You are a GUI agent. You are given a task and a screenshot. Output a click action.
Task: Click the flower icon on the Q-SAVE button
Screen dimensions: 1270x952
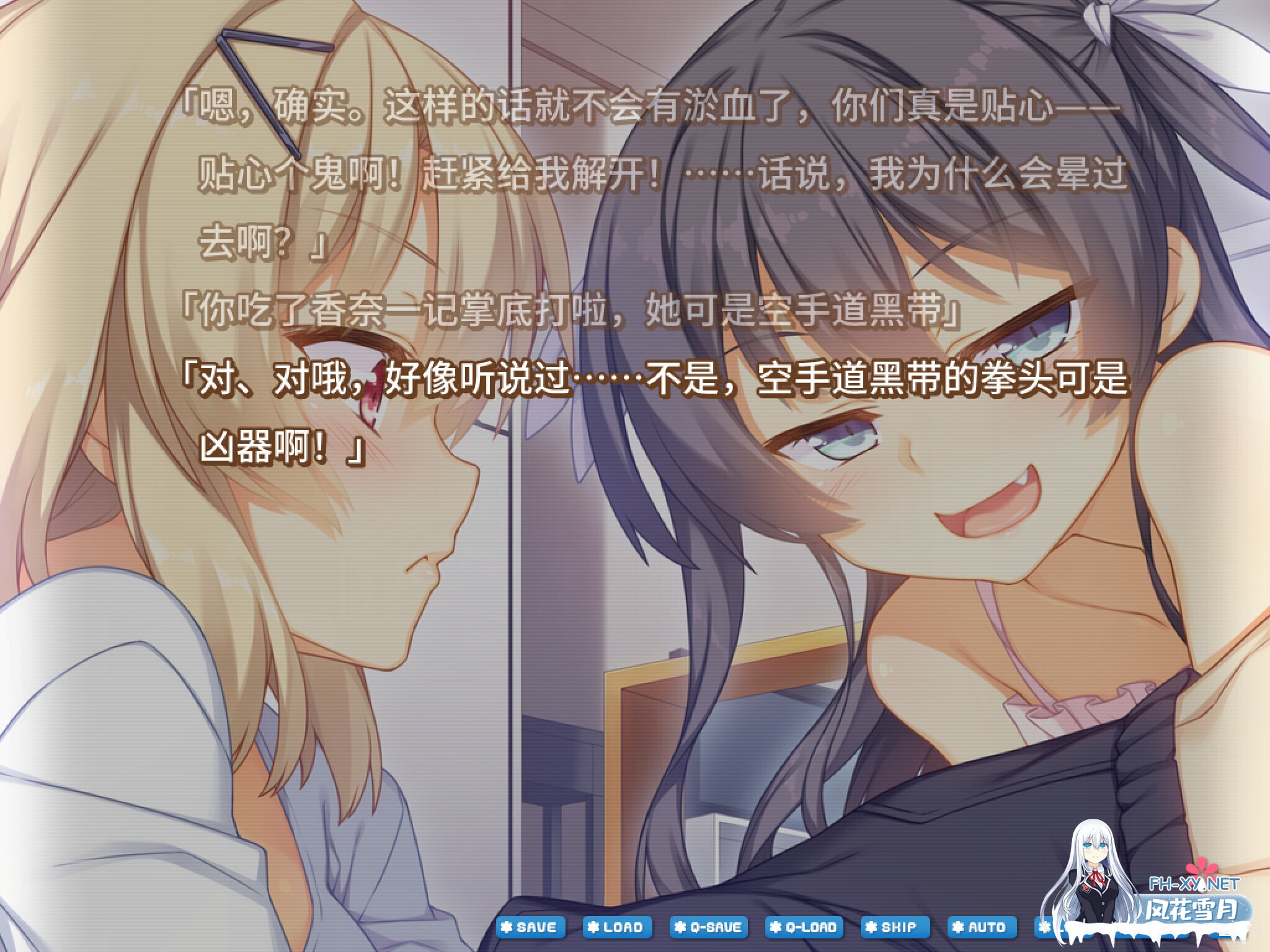click(680, 927)
